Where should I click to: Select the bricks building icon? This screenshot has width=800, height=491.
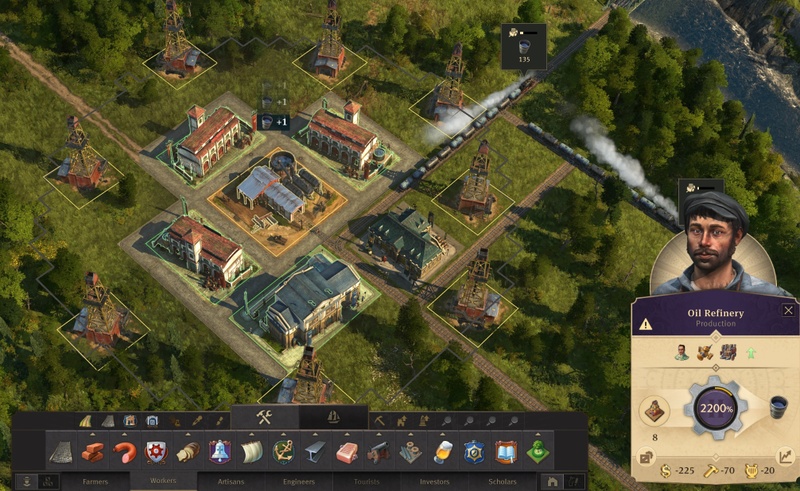(x=93, y=452)
